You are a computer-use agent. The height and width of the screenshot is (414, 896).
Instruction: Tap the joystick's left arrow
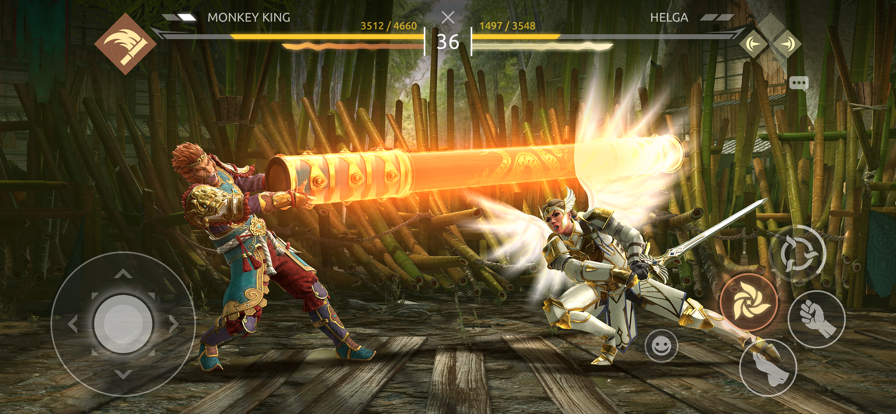pos(73,324)
